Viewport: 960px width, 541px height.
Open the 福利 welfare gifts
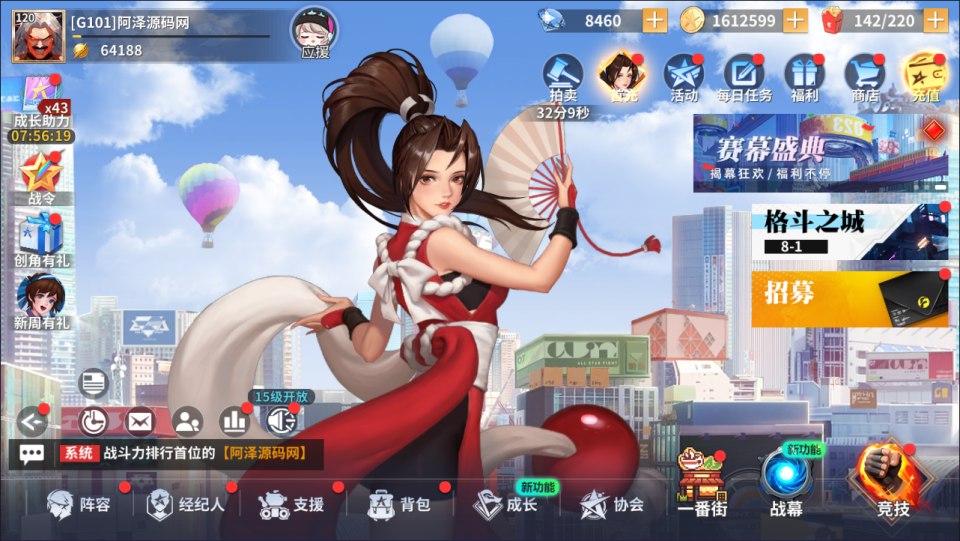point(804,78)
